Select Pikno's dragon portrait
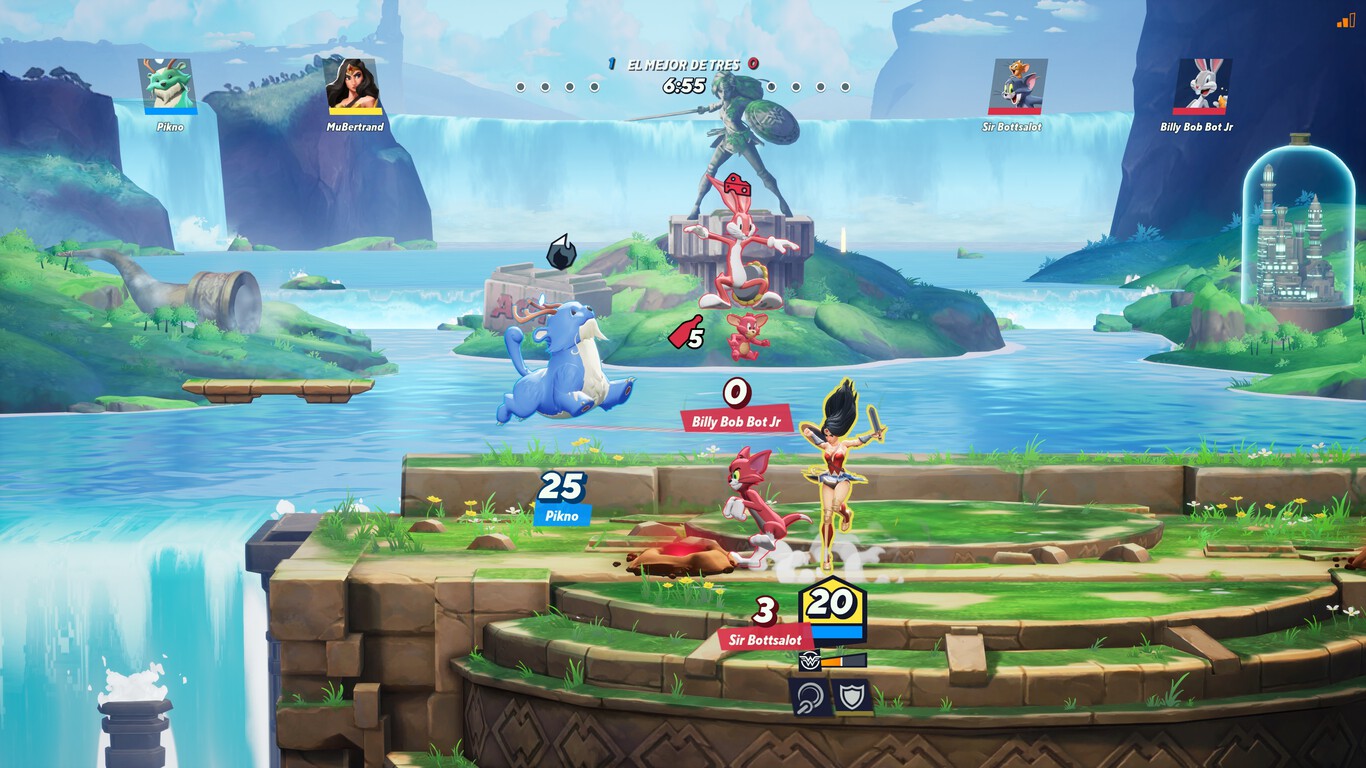The height and width of the screenshot is (768, 1366). [169, 85]
